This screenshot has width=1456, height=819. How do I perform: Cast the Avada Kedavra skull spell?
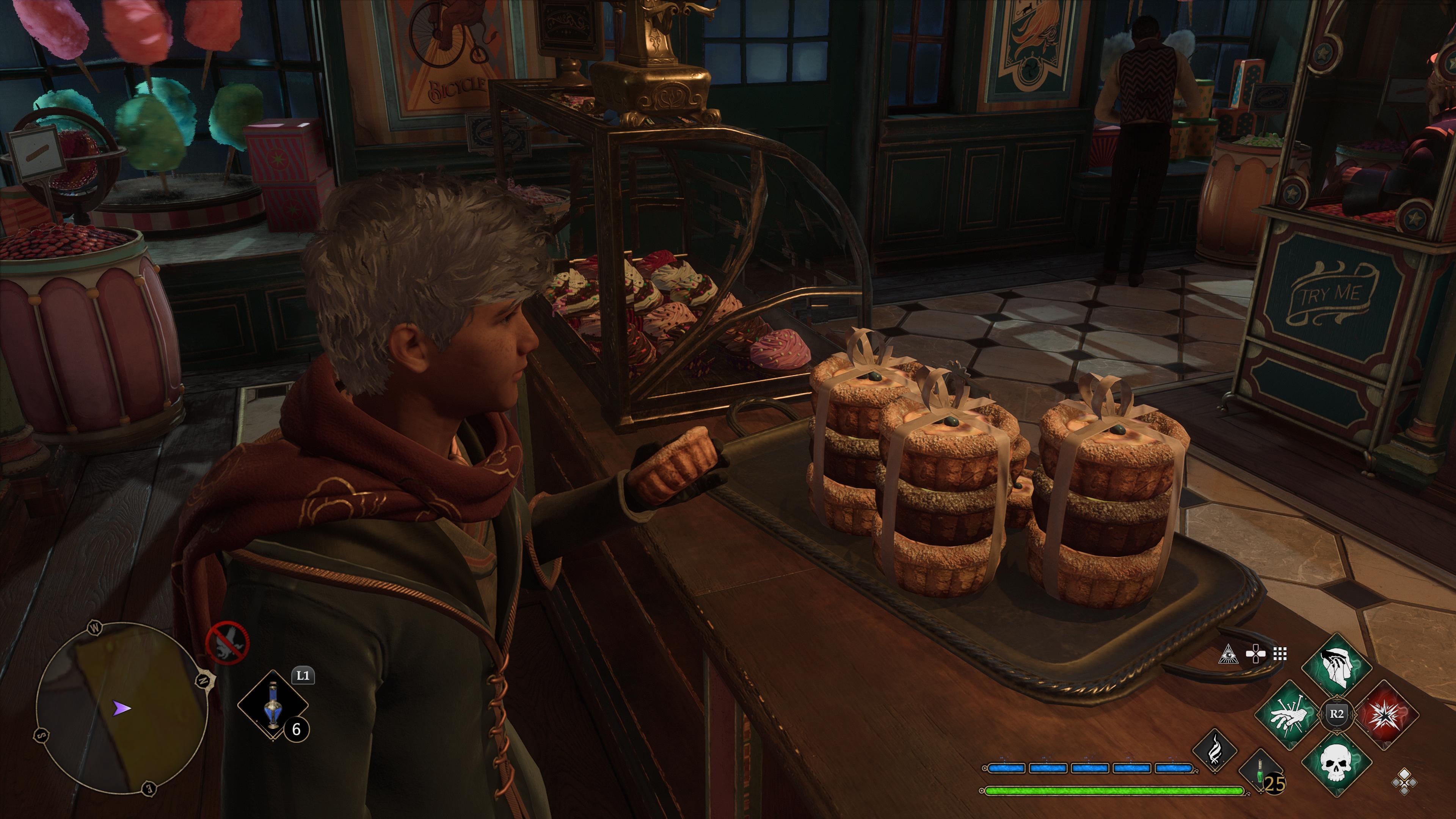(1336, 762)
